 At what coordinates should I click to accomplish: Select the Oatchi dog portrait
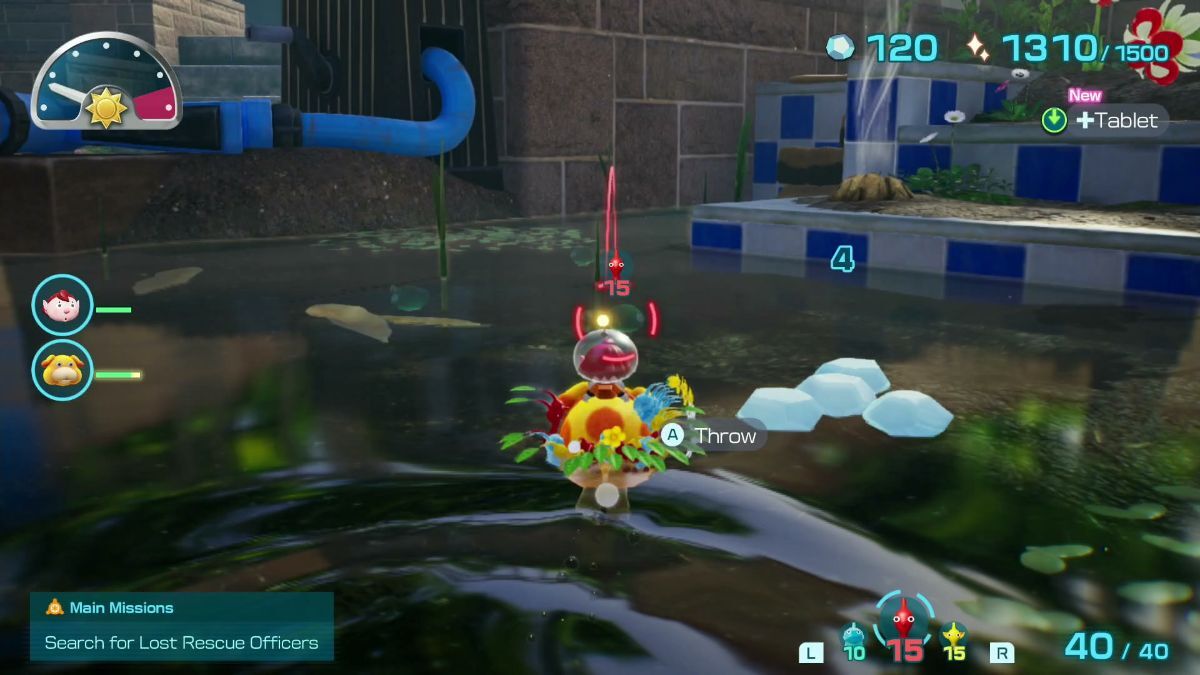coord(62,370)
